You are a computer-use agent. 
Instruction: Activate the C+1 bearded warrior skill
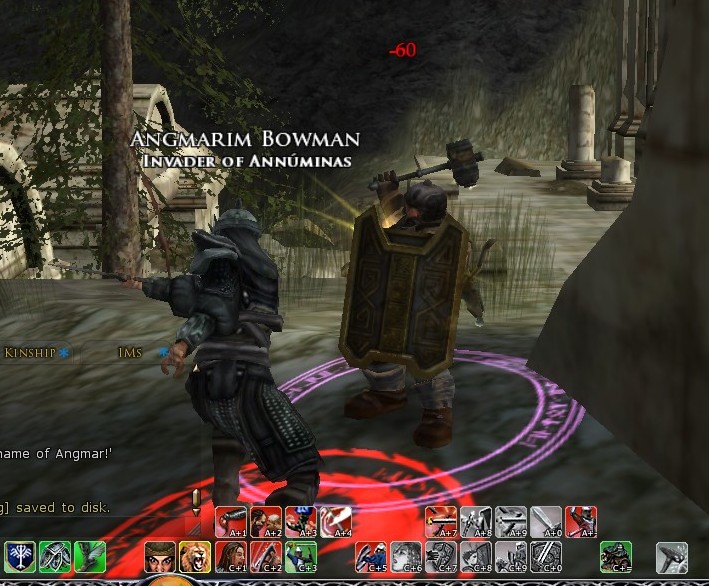pos(230,556)
